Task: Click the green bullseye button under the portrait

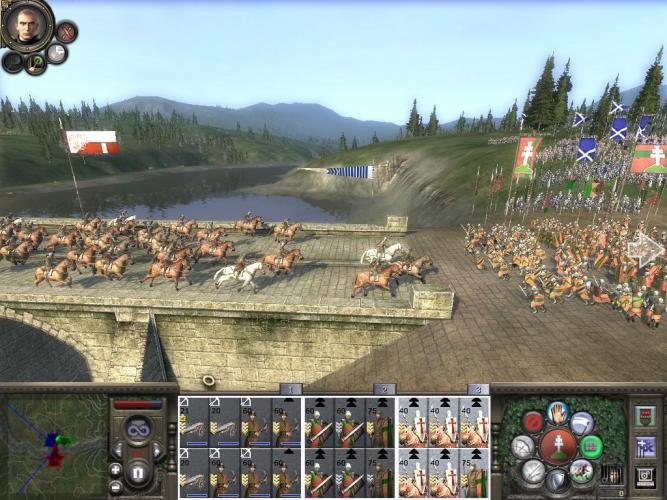Action: tap(35, 63)
